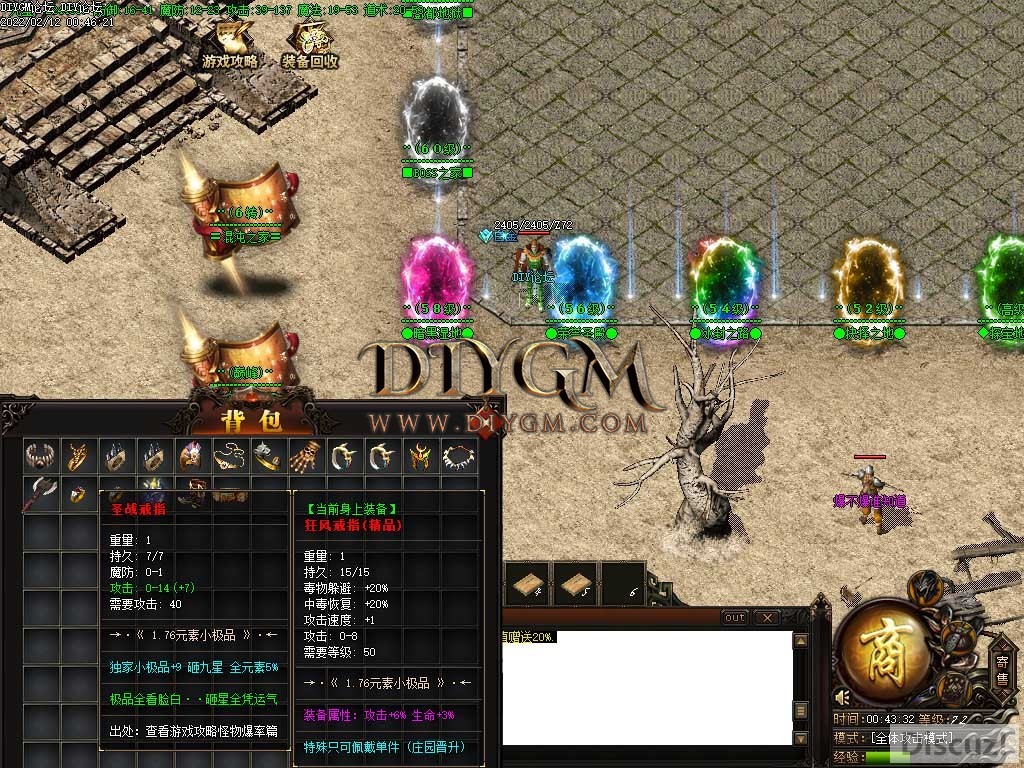Close the chat window with X
This screenshot has height=768, width=1024.
click(767, 618)
